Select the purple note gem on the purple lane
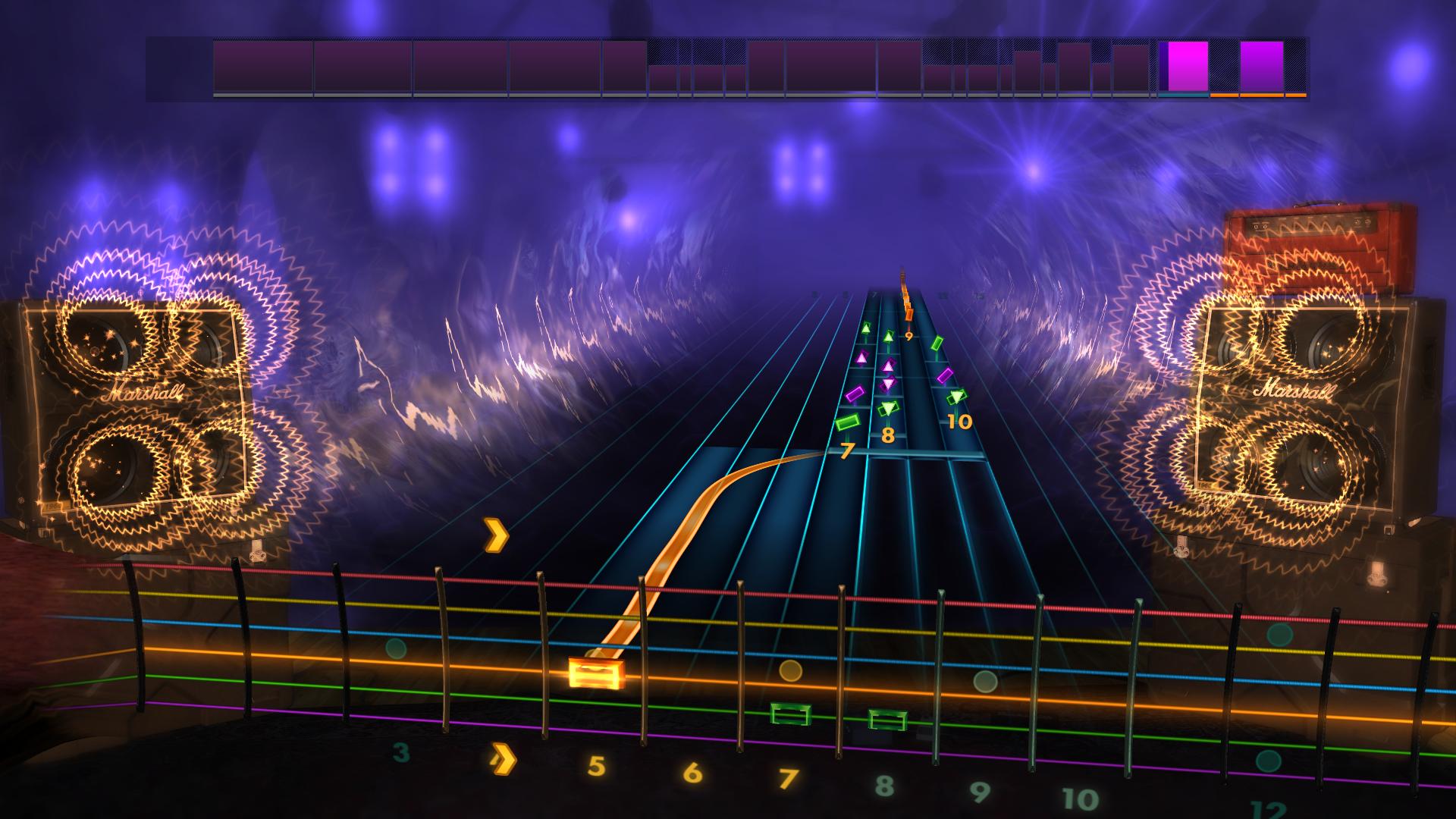Image resolution: width=1456 pixels, height=819 pixels. pyautogui.click(x=855, y=394)
